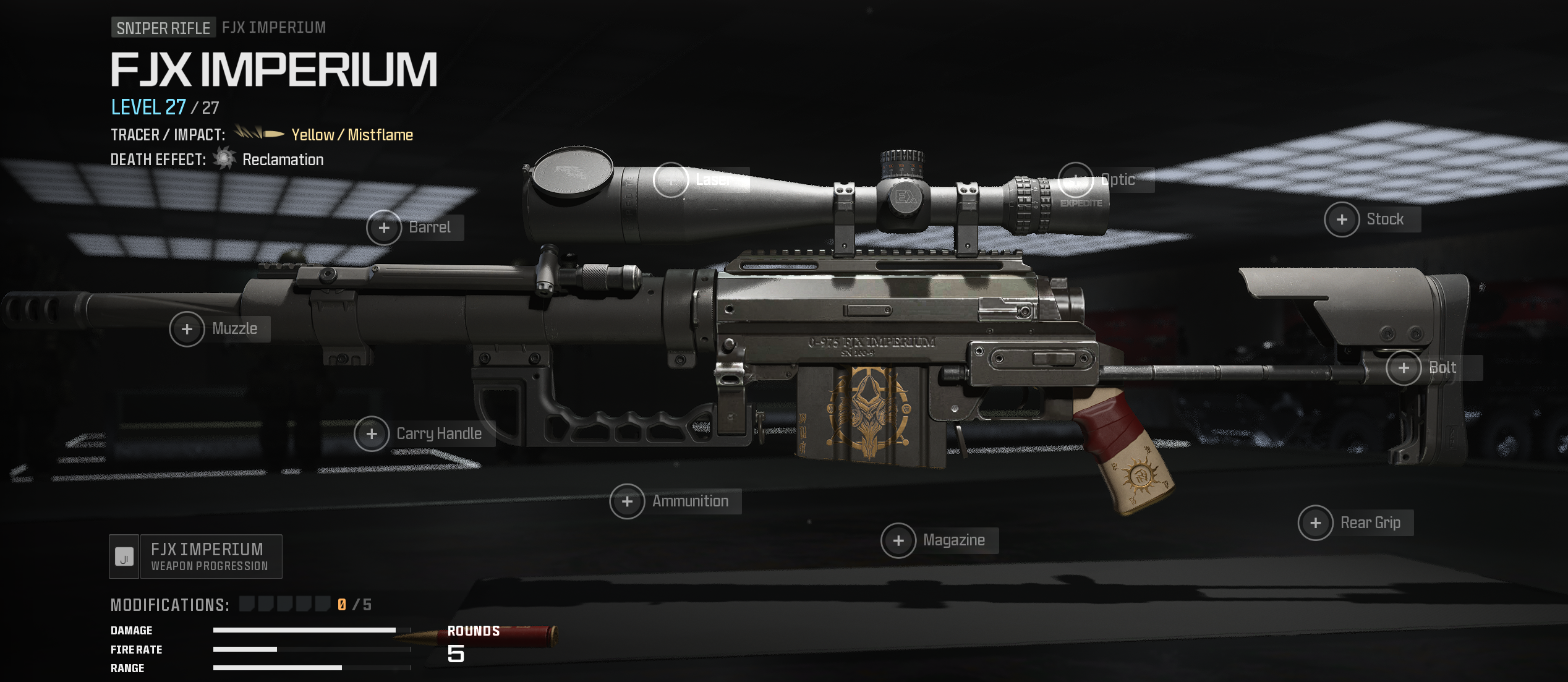Open the Ammunition attachment slot
This screenshot has height=682, width=1568.
point(628,501)
